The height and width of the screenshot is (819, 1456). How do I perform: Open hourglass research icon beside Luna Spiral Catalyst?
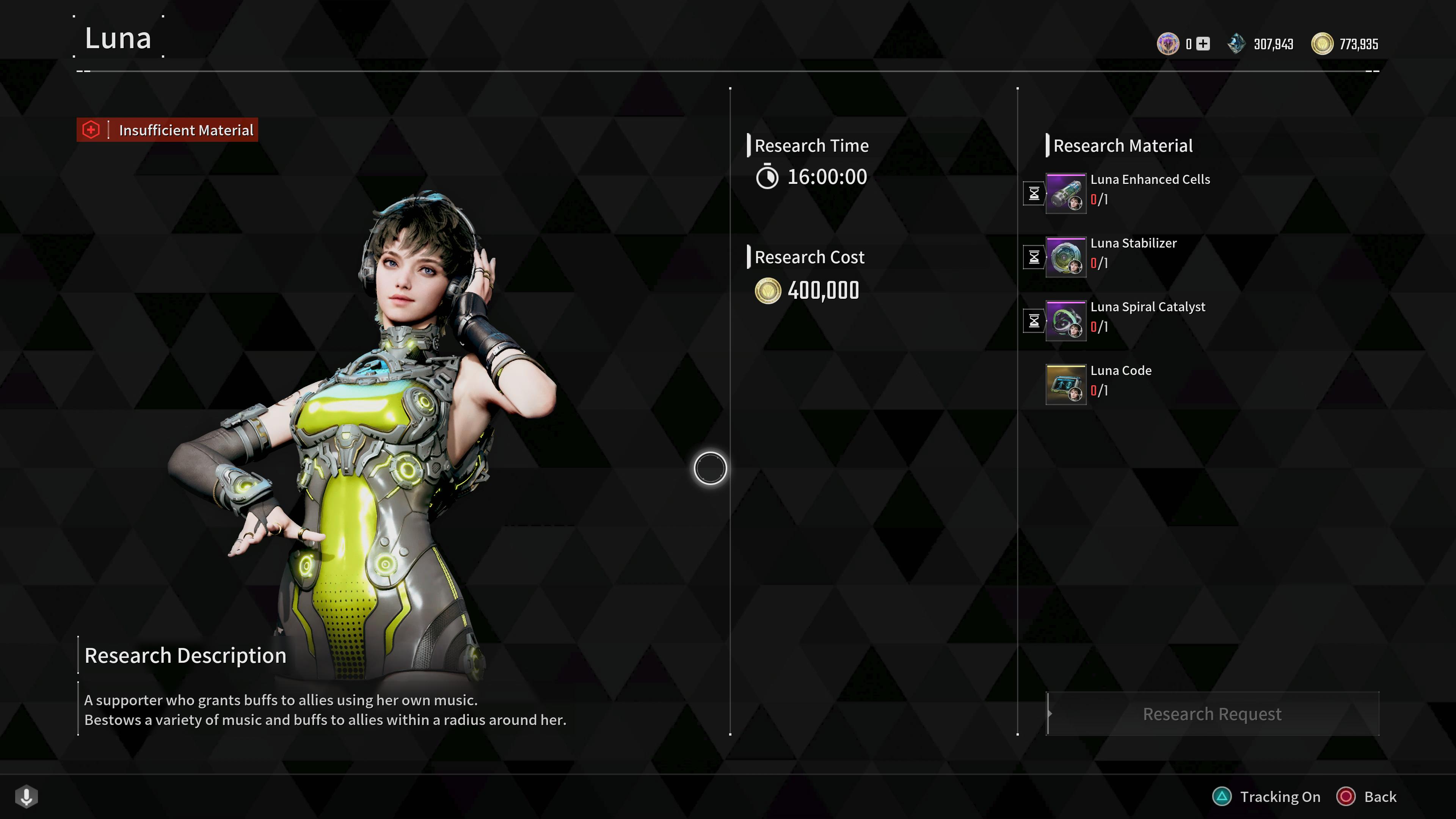pos(1034,322)
